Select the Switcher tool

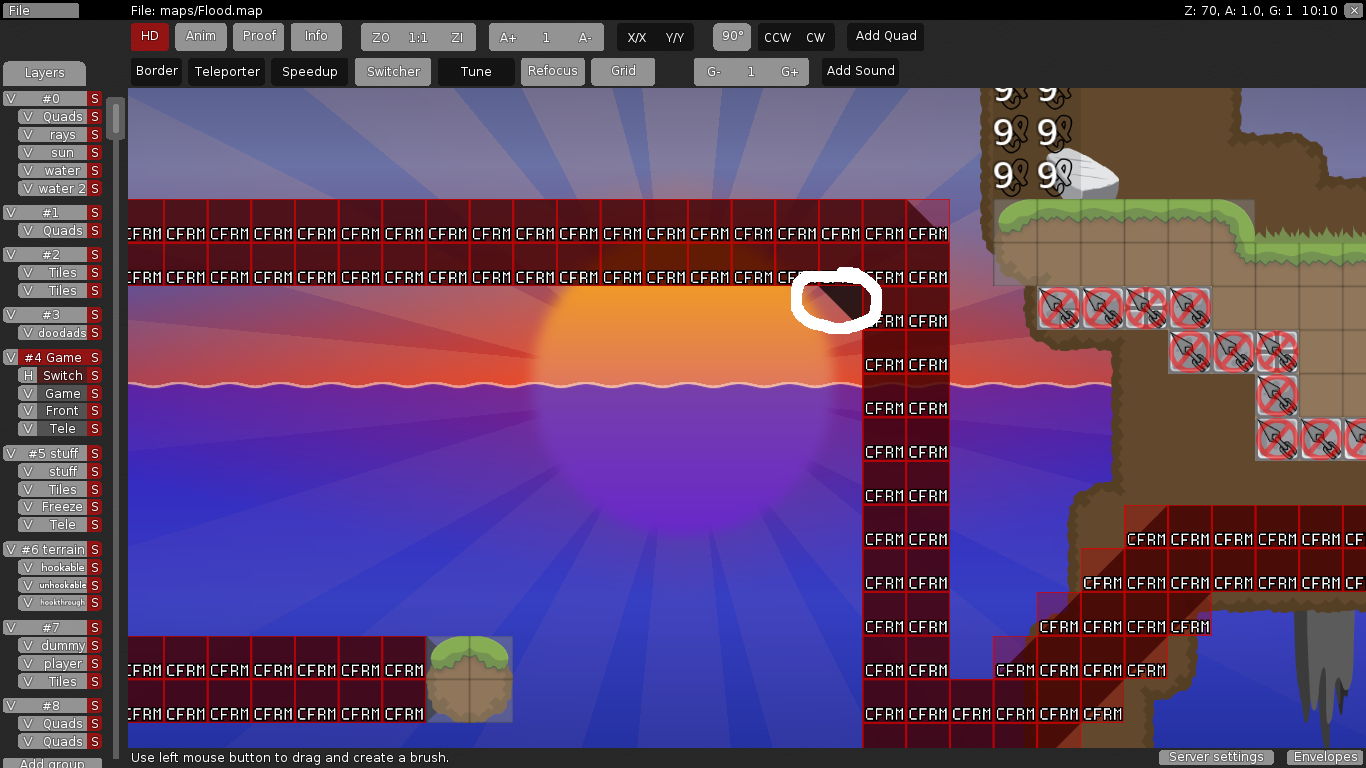point(393,72)
